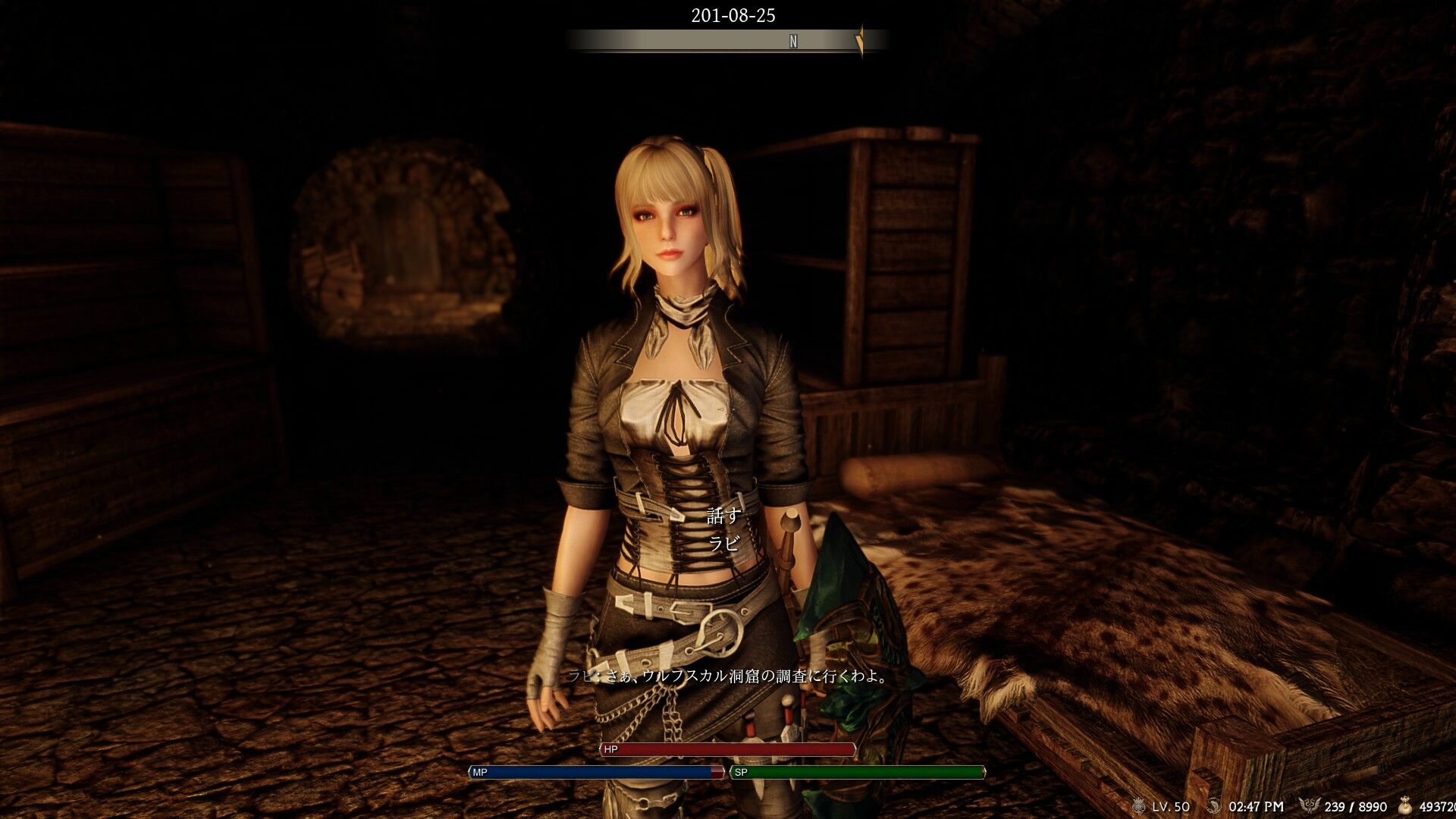This screenshot has height=819, width=1456.
Task: Click the time display 02:47 PM
Action: click(1256, 805)
